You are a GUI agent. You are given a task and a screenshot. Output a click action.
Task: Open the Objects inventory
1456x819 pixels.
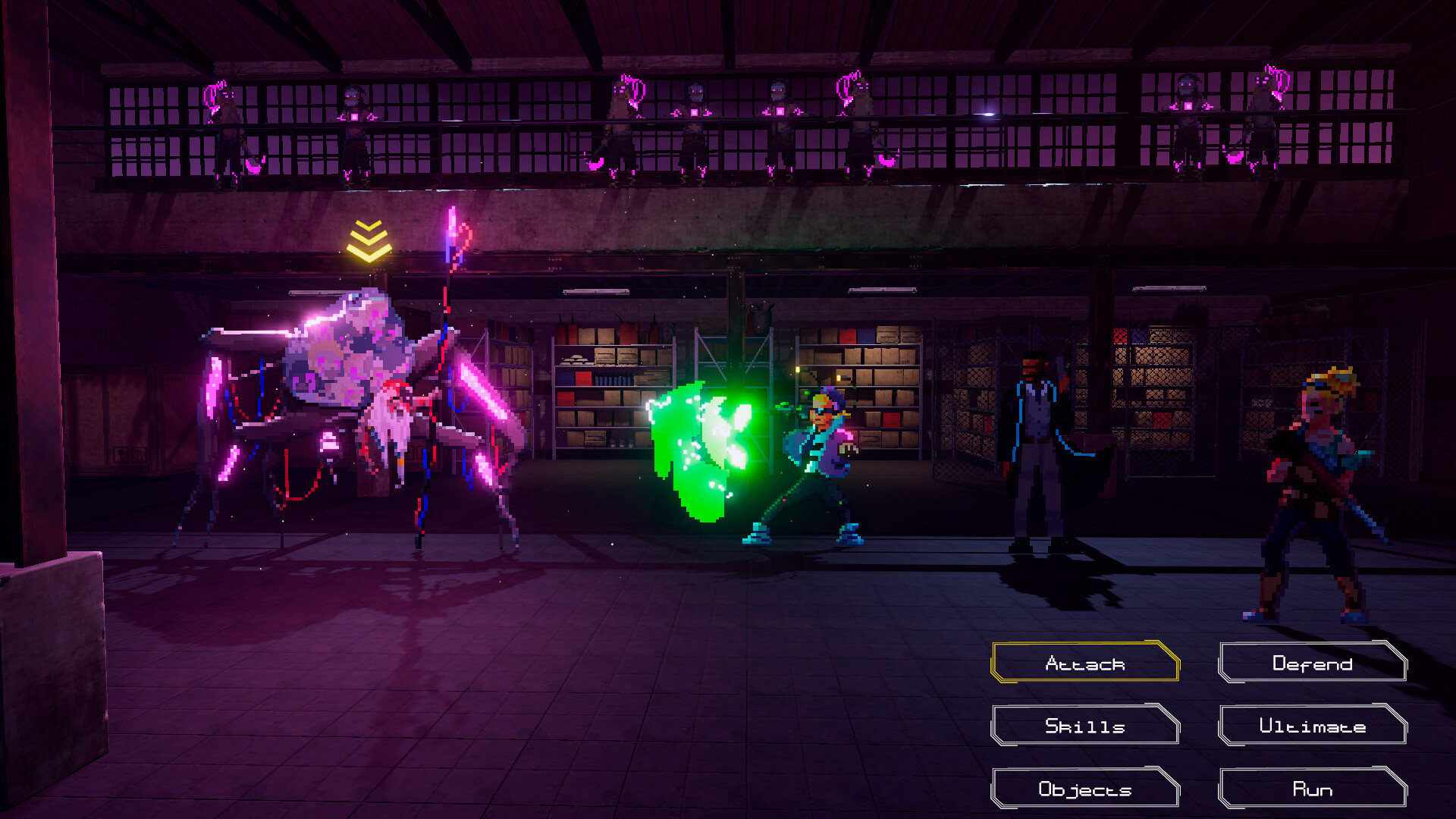[1084, 789]
